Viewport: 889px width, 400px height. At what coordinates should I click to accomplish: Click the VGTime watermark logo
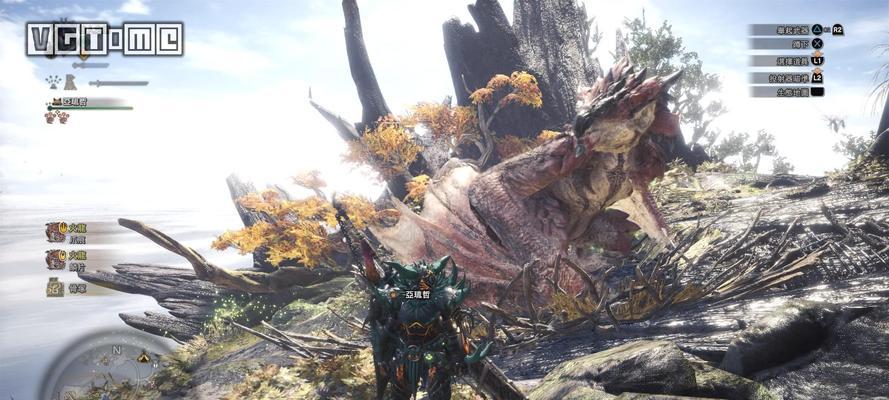[x=104, y=39]
